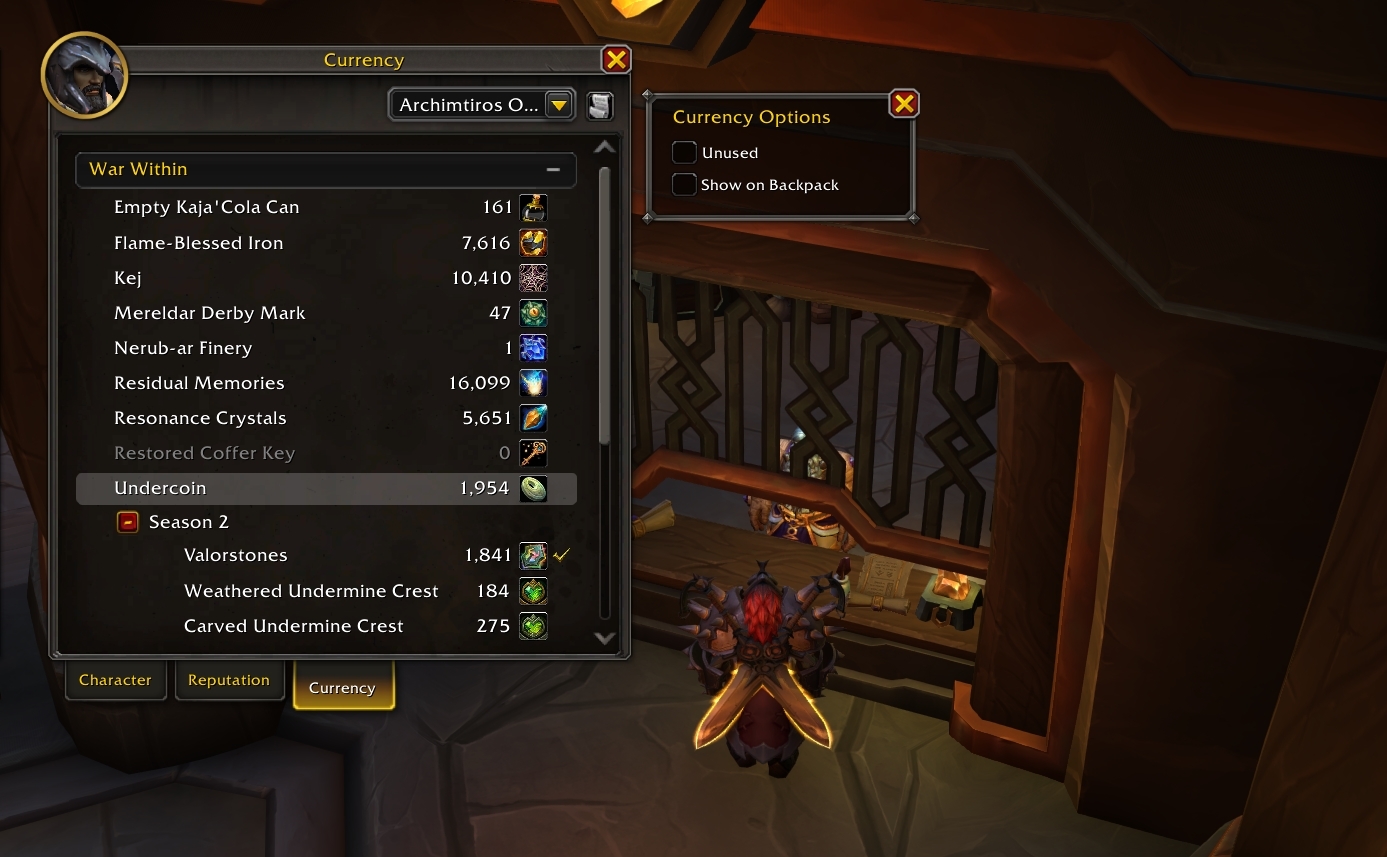Close the Currency window

(x=616, y=60)
